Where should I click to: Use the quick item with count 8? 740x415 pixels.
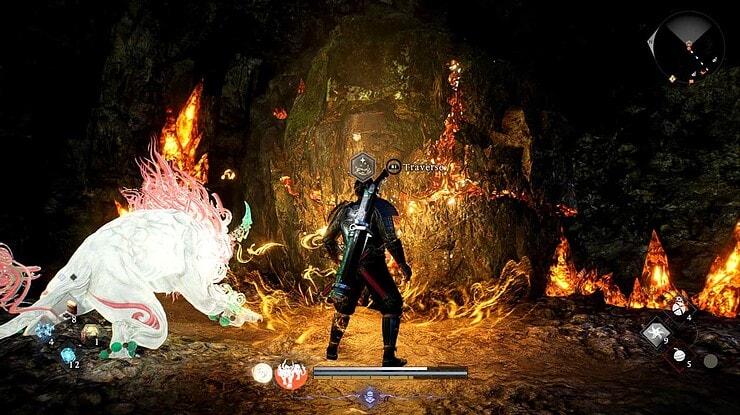point(70,307)
